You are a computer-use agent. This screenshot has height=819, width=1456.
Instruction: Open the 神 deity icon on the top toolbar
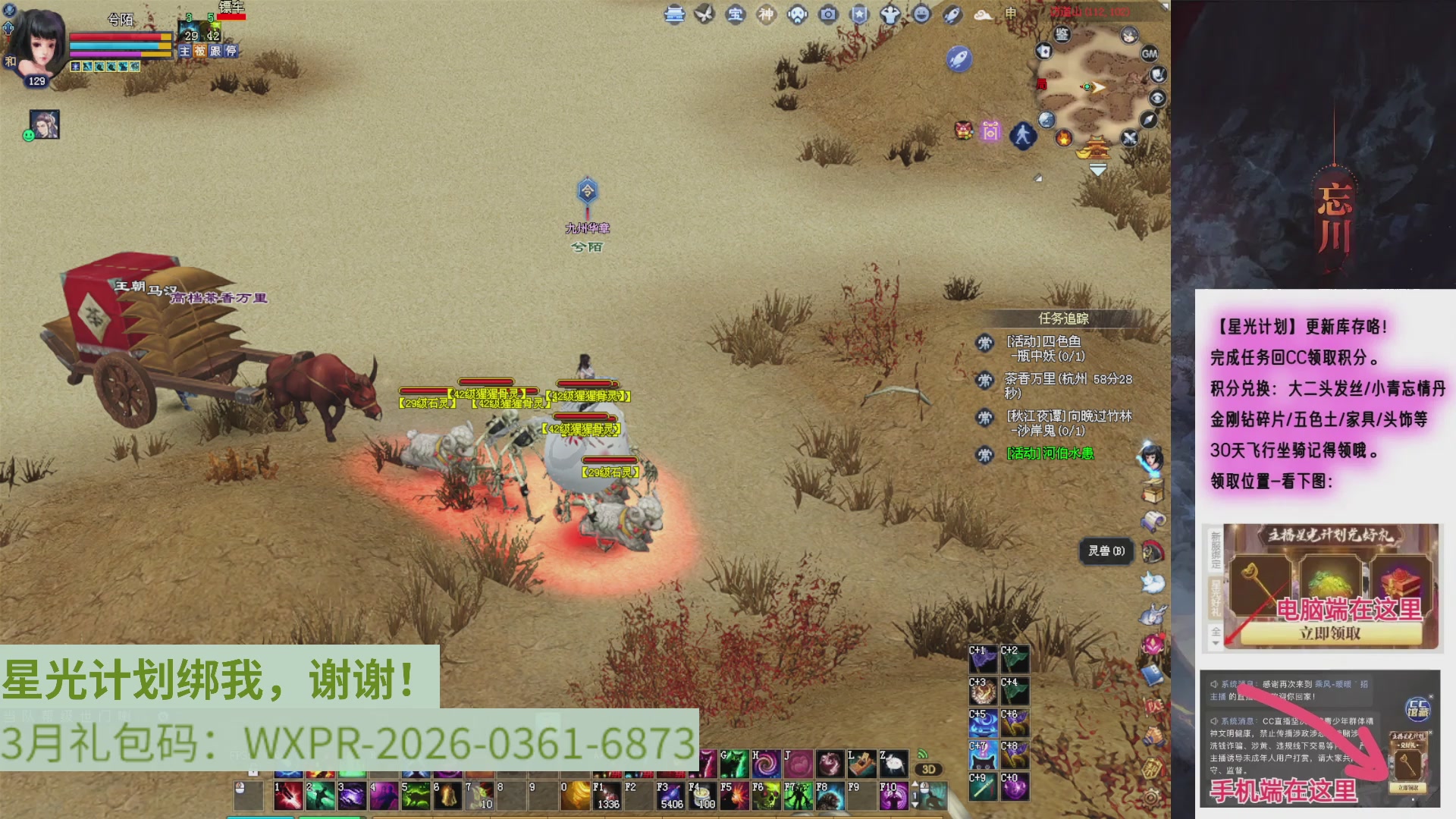pyautogui.click(x=765, y=14)
